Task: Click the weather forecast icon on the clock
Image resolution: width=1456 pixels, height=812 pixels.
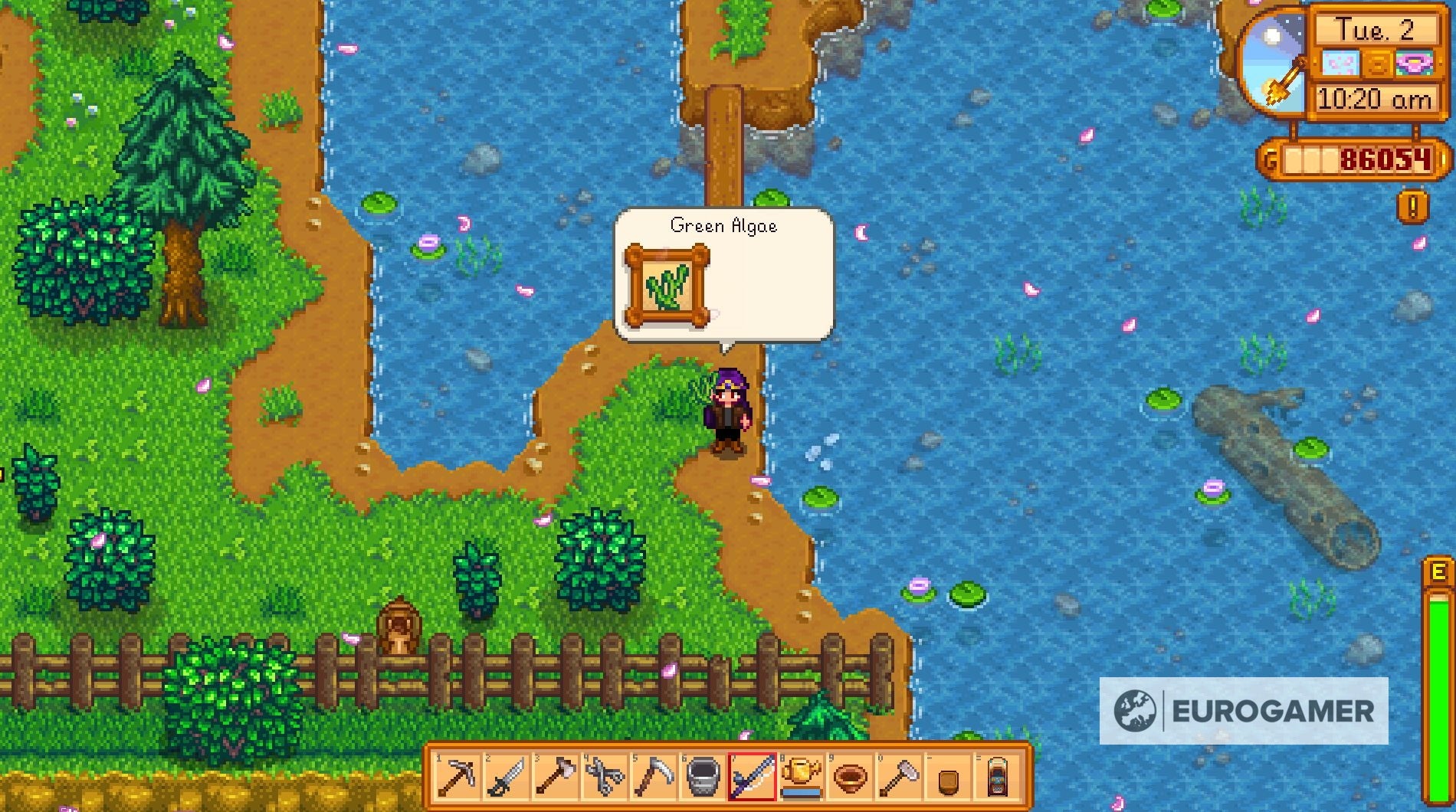Action: (x=1339, y=63)
